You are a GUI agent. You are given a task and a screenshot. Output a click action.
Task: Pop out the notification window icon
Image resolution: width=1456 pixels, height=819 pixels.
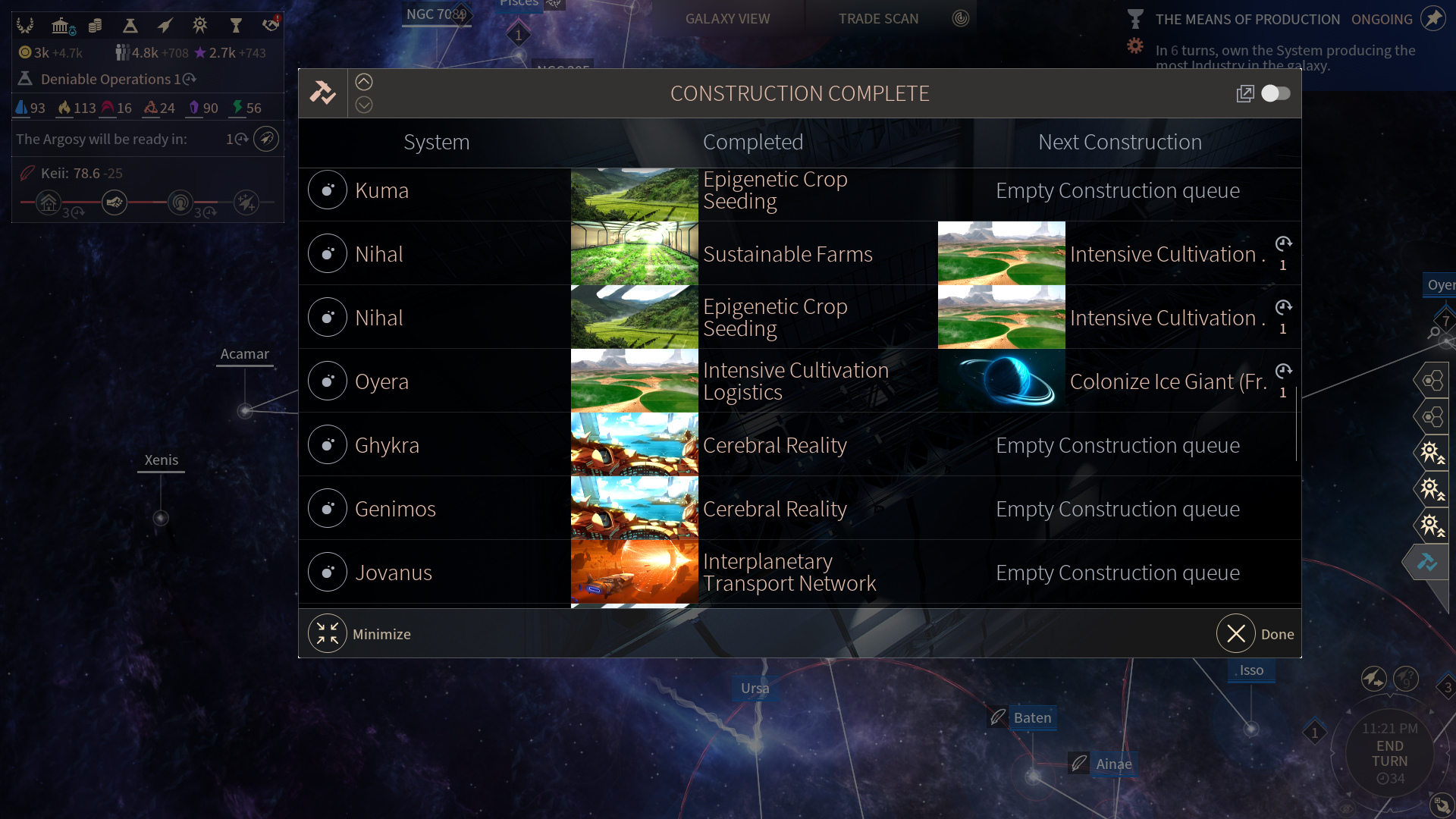click(1245, 93)
